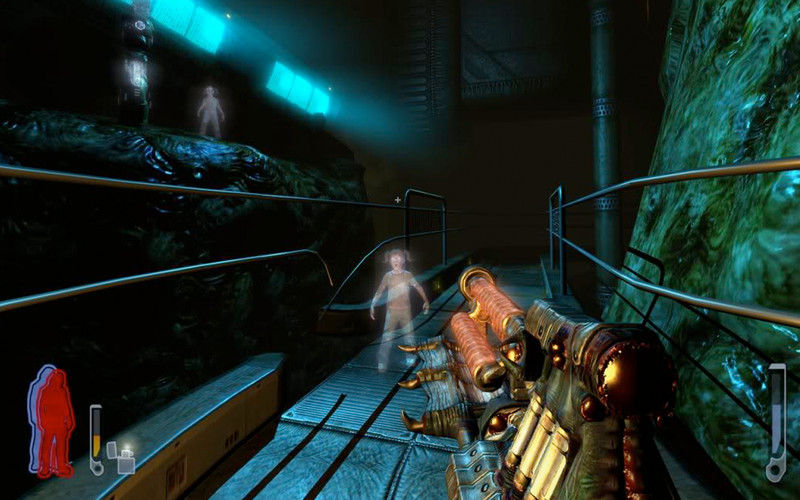The image size is (800, 500).
Task: Select the lighter icon
Action: click(x=125, y=461)
